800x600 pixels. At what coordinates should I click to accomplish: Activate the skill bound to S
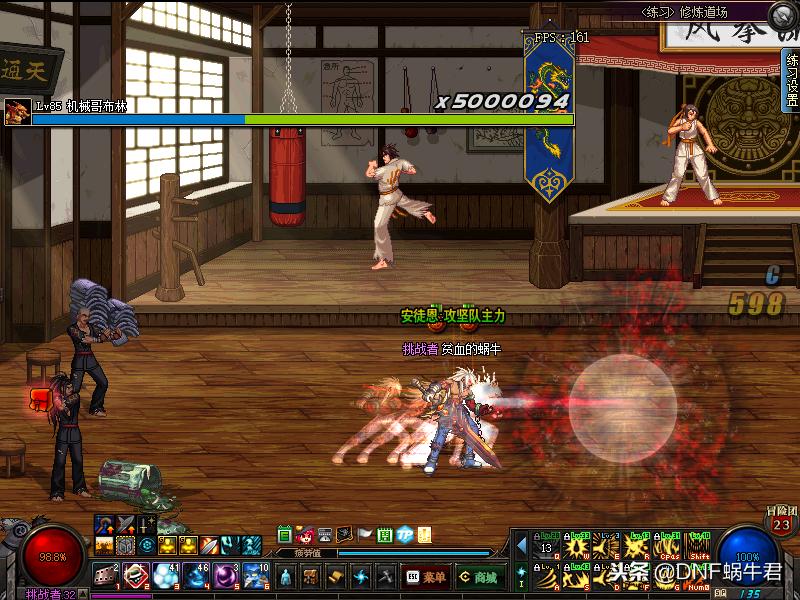click(577, 576)
